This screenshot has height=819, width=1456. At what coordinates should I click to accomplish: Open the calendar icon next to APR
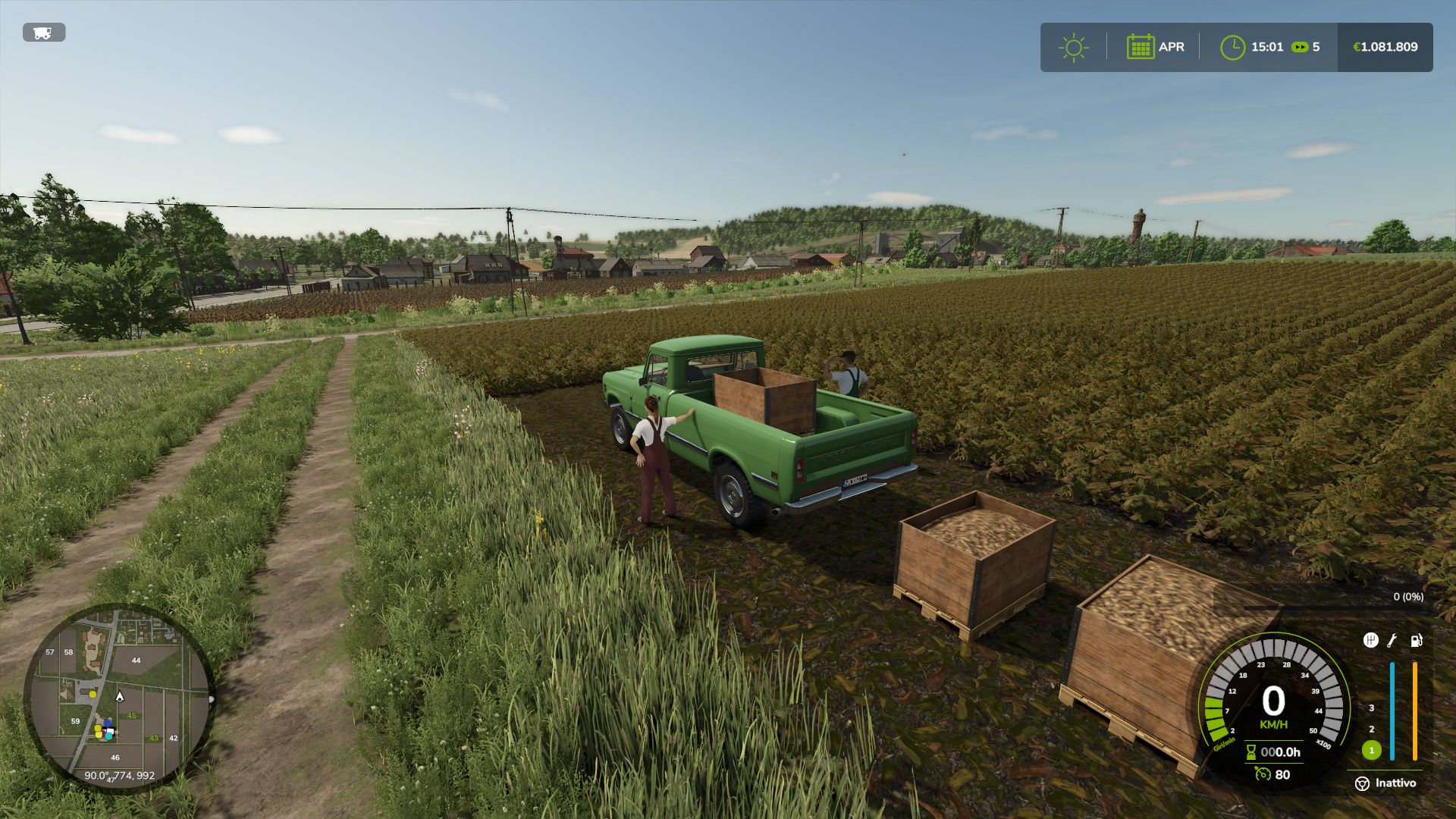tap(1141, 46)
